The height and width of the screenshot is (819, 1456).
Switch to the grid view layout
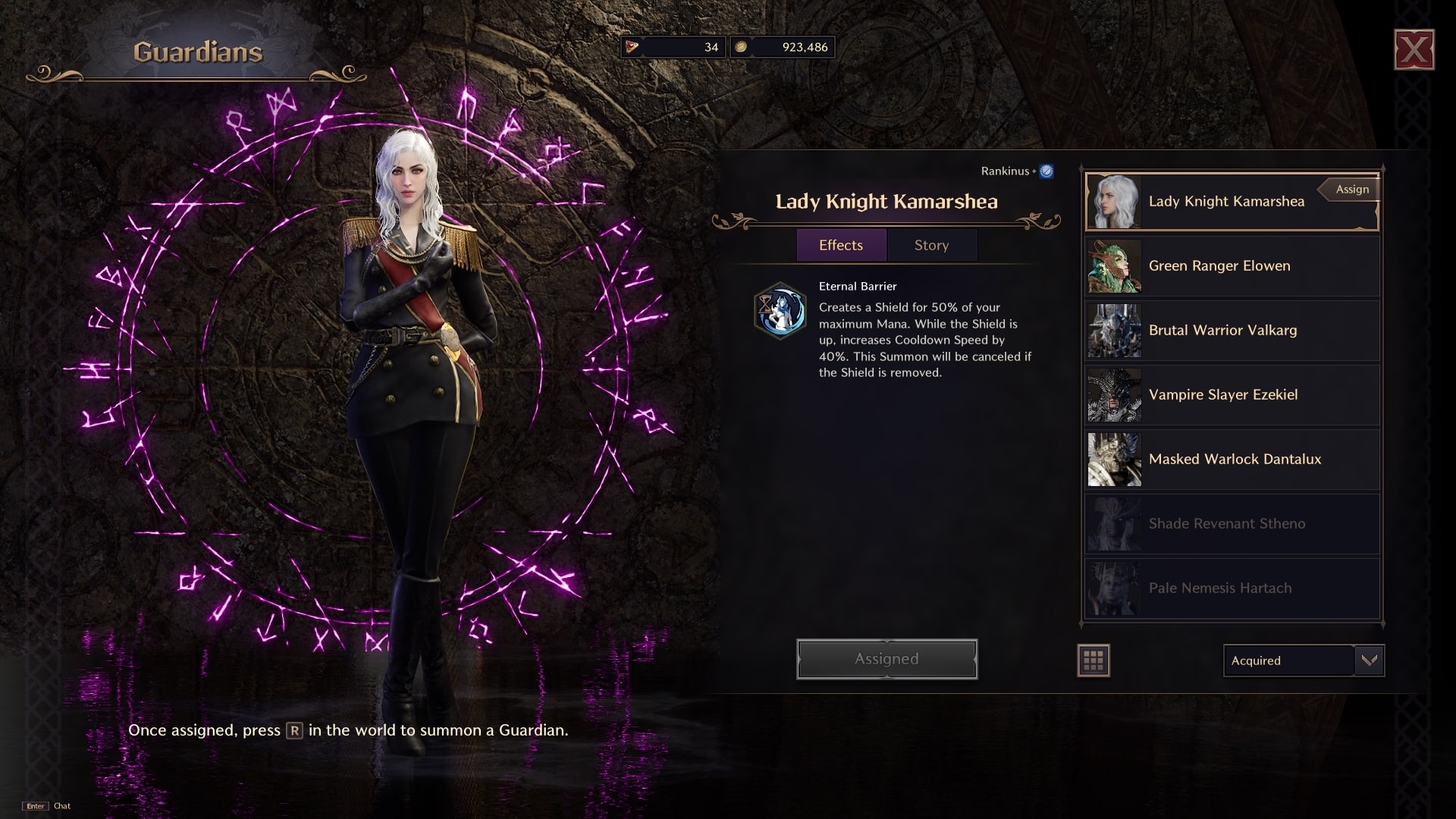(x=1094, y=661)
